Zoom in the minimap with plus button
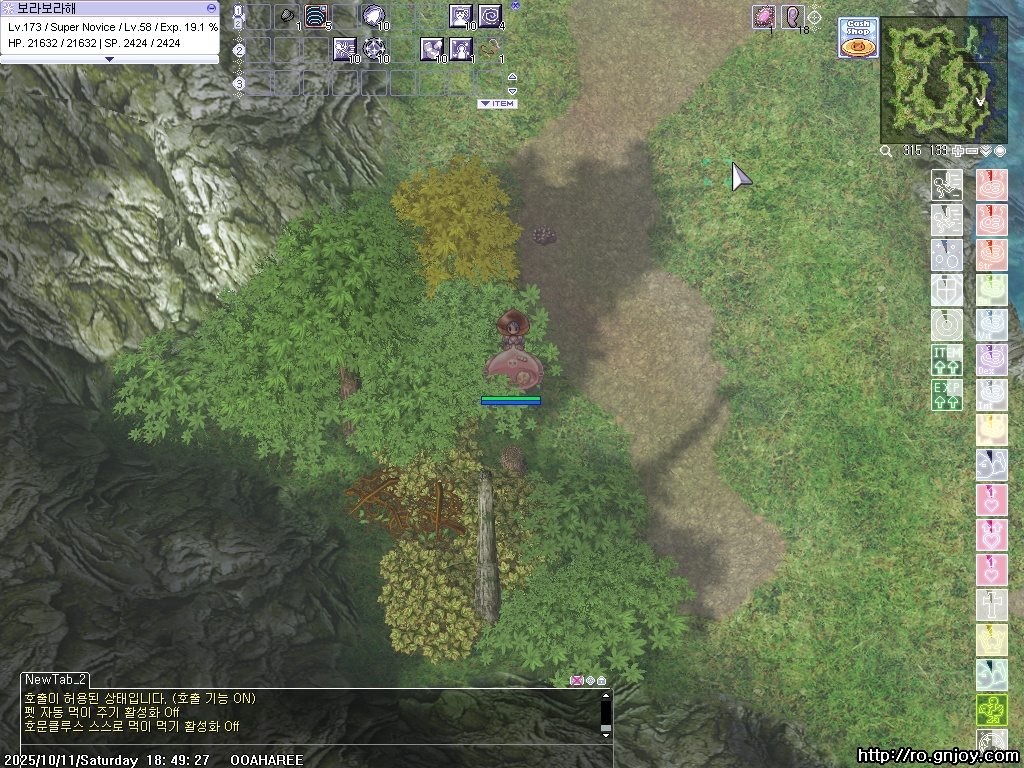The height and width of the screenshot is (768, 1024). 958,151
